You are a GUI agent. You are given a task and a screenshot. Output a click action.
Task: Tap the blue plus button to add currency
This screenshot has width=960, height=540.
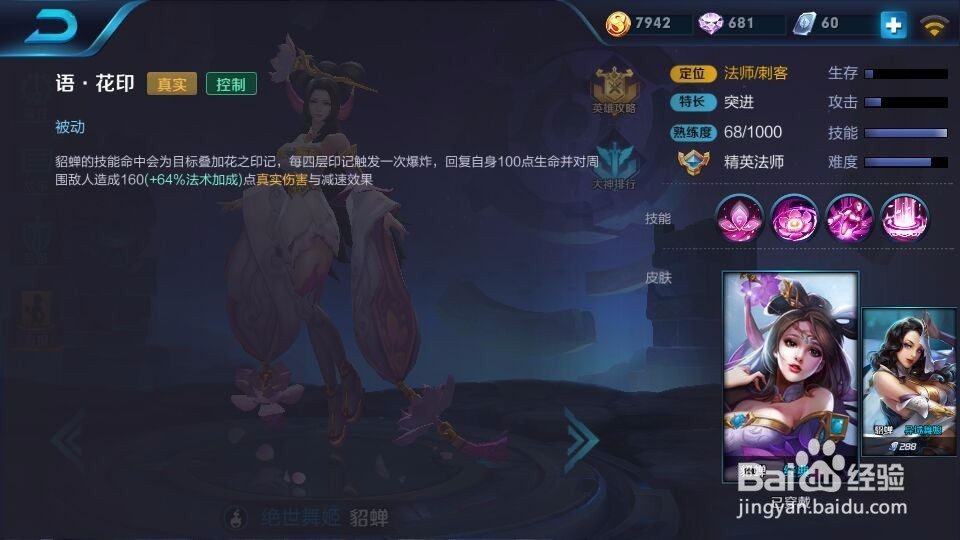coord(893,24)
